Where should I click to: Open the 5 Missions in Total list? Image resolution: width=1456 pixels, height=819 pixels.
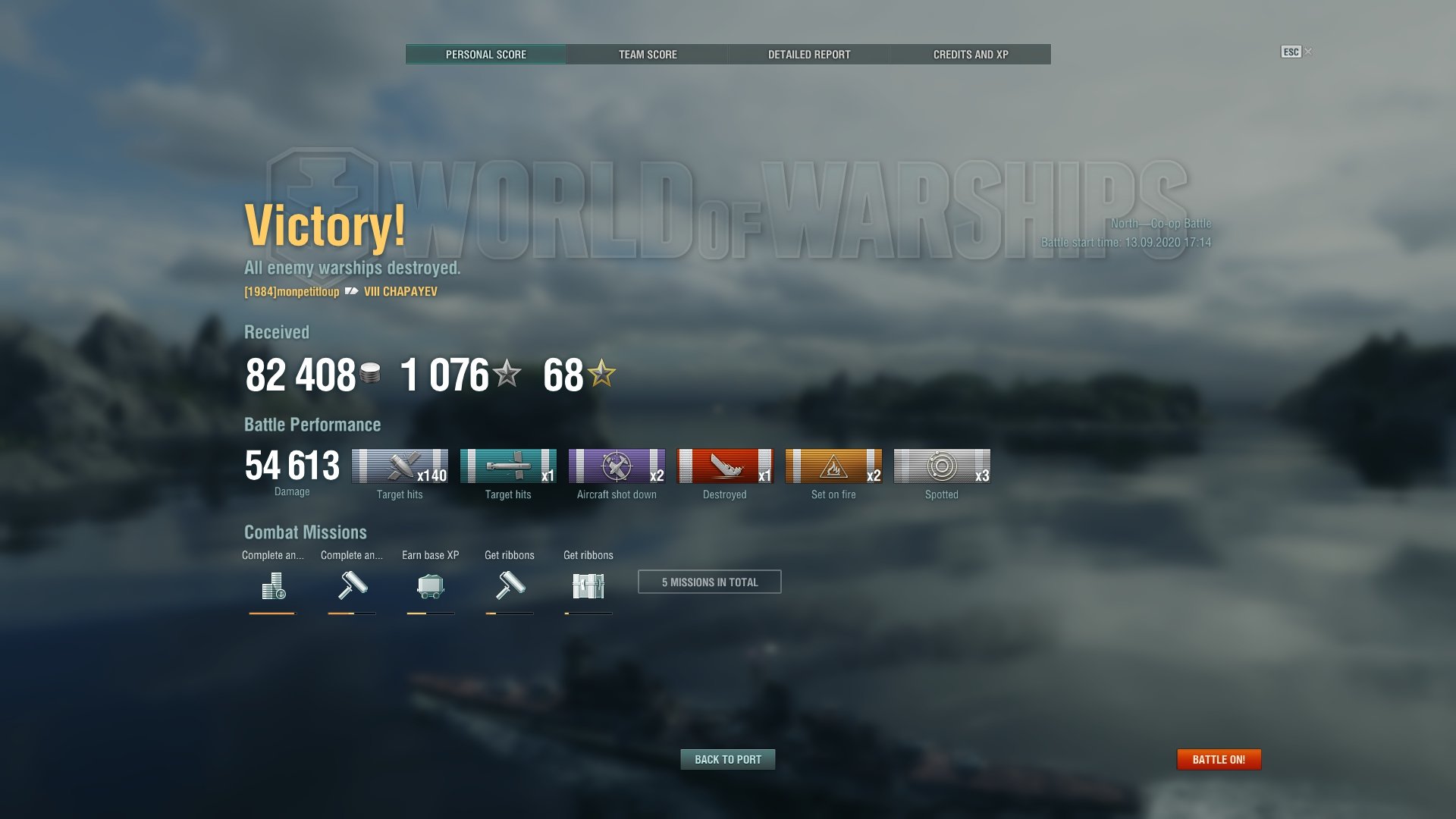coord(709,582)
